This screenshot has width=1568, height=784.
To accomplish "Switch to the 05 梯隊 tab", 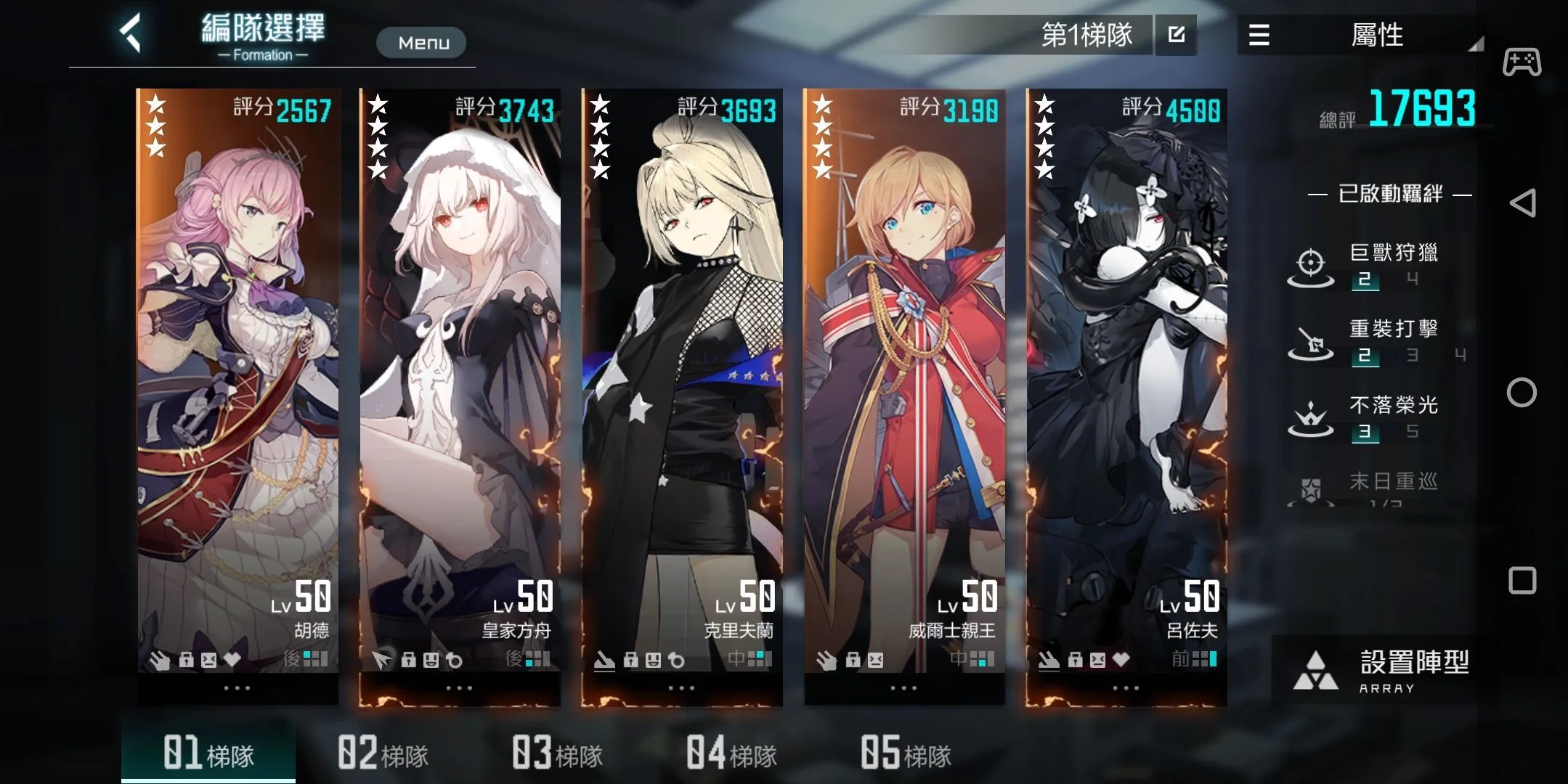I will 906,753.
